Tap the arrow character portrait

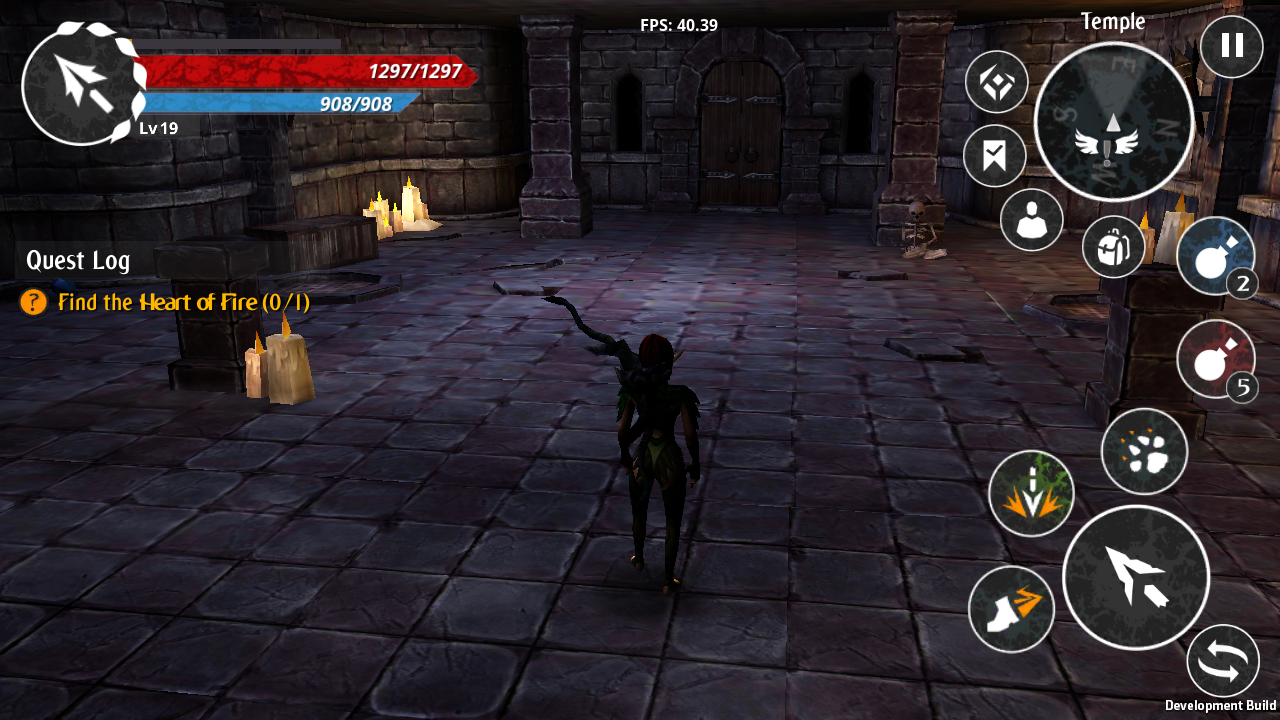pos(81,85)
